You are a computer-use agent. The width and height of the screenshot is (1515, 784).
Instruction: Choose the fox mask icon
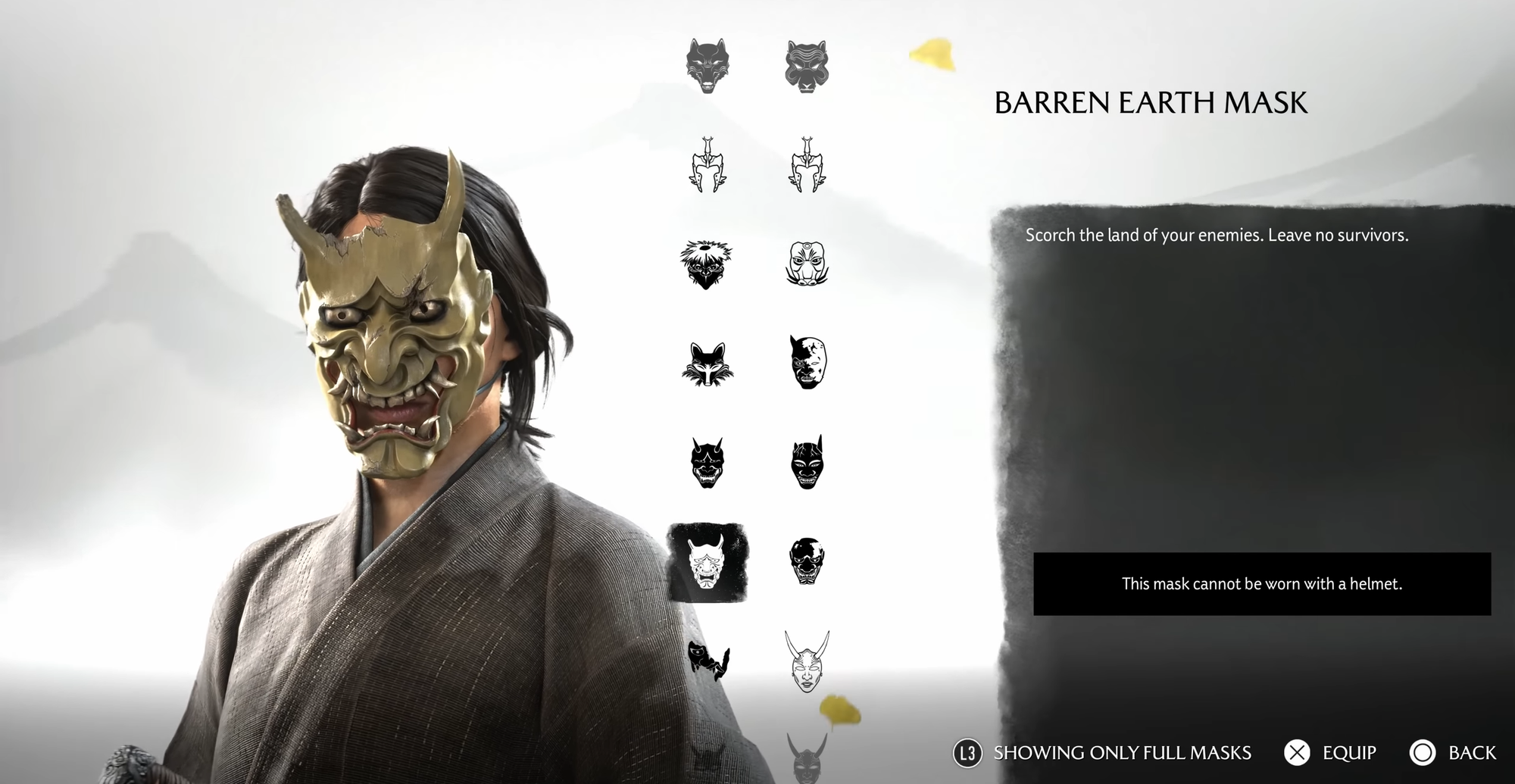707,364
